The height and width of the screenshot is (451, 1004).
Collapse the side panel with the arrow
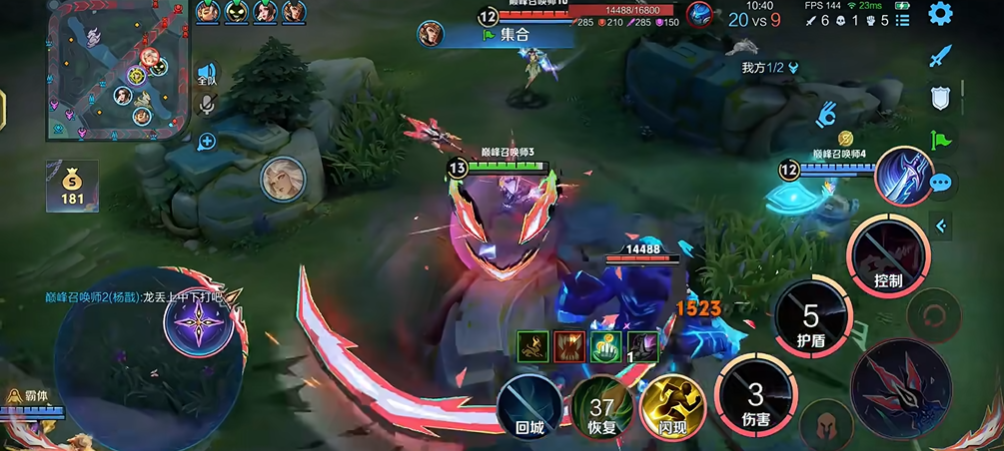pyautogui.click(x=940, y=227)
